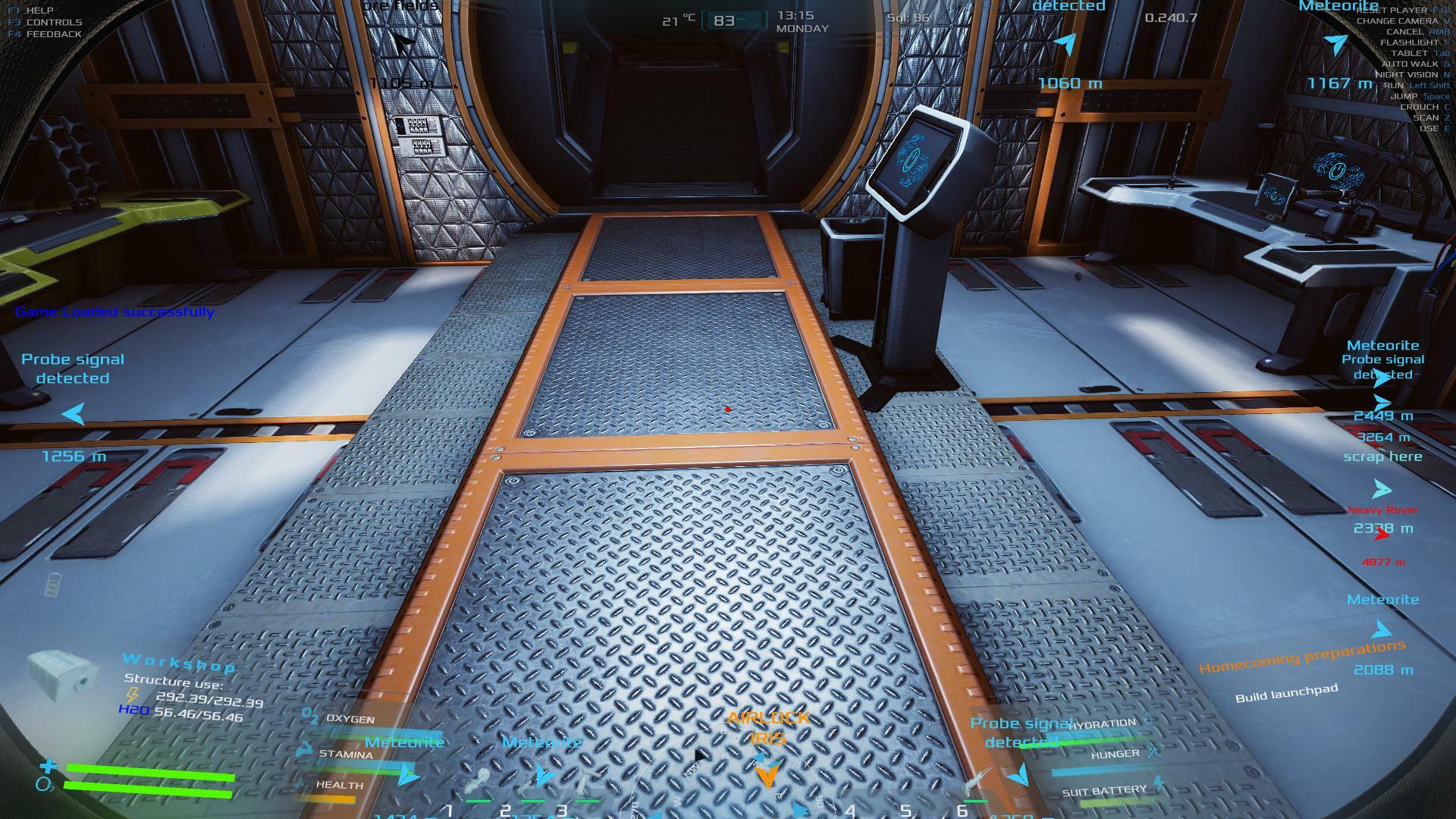
Task: Select the 'scrap here' waypoint marker
Action: coord(1382,488)
